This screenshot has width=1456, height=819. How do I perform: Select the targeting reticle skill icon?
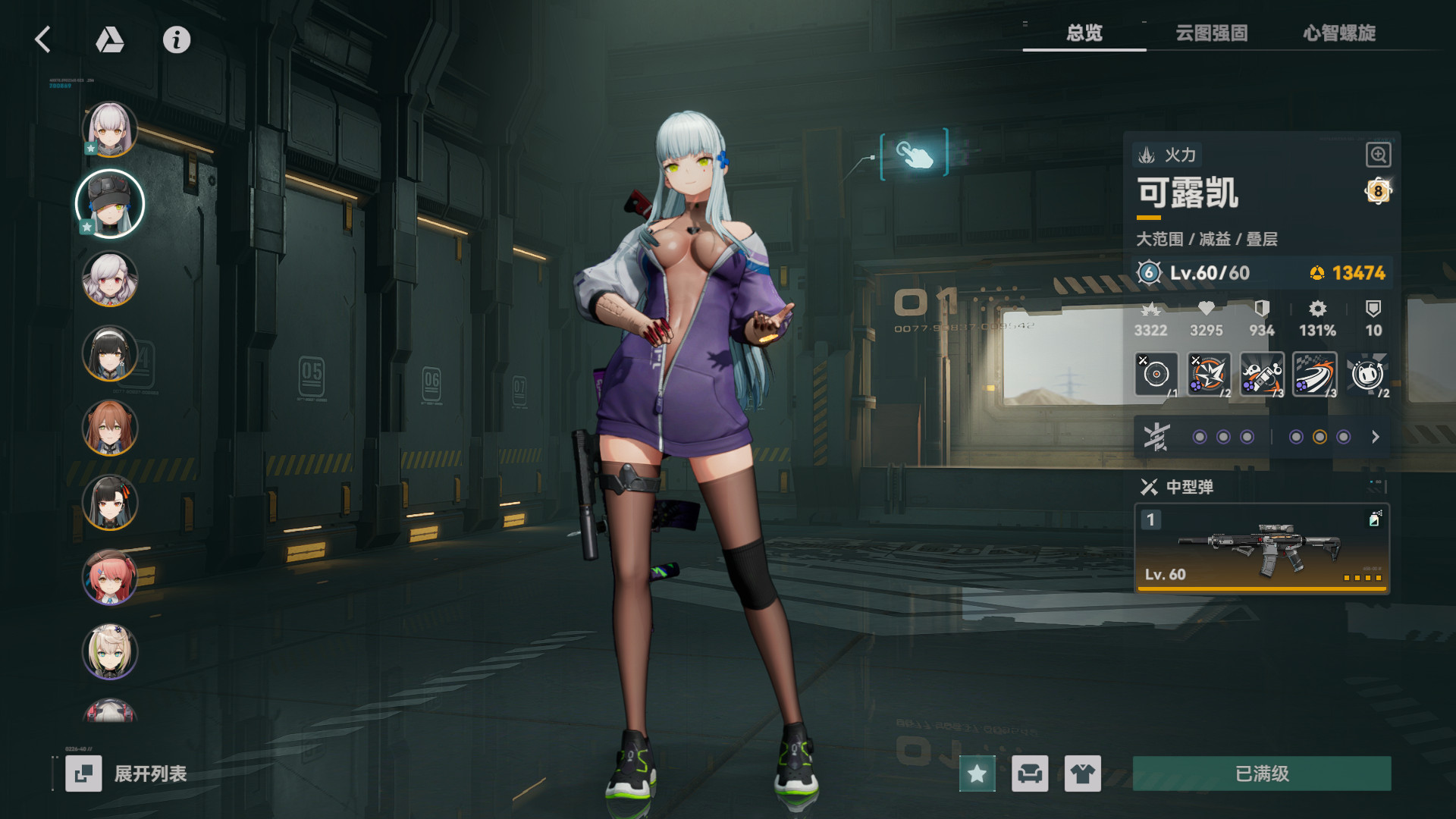(x=1155, y=372)
